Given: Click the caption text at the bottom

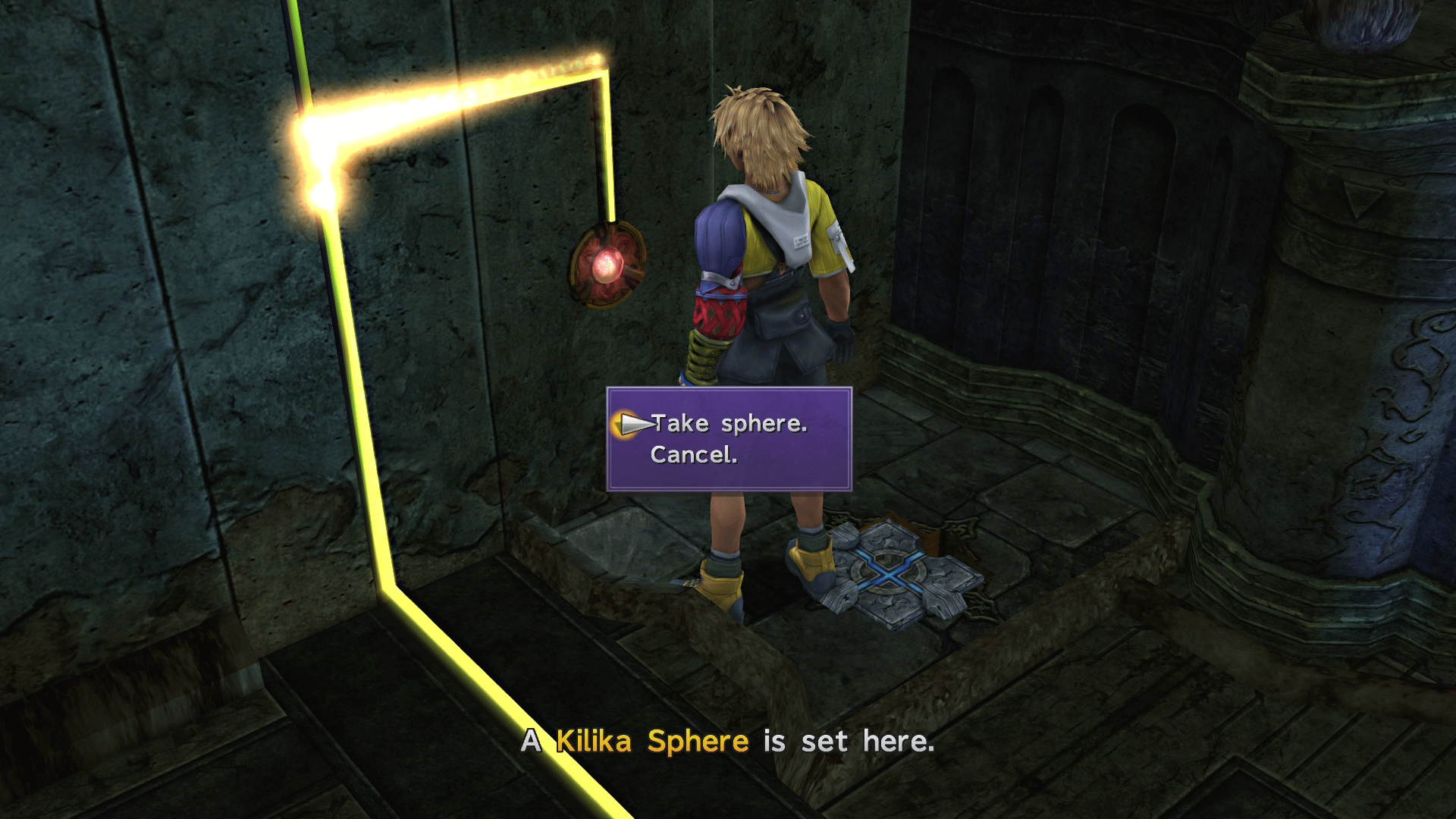Looking at the screenshot, I should click(x=728, y=741).
